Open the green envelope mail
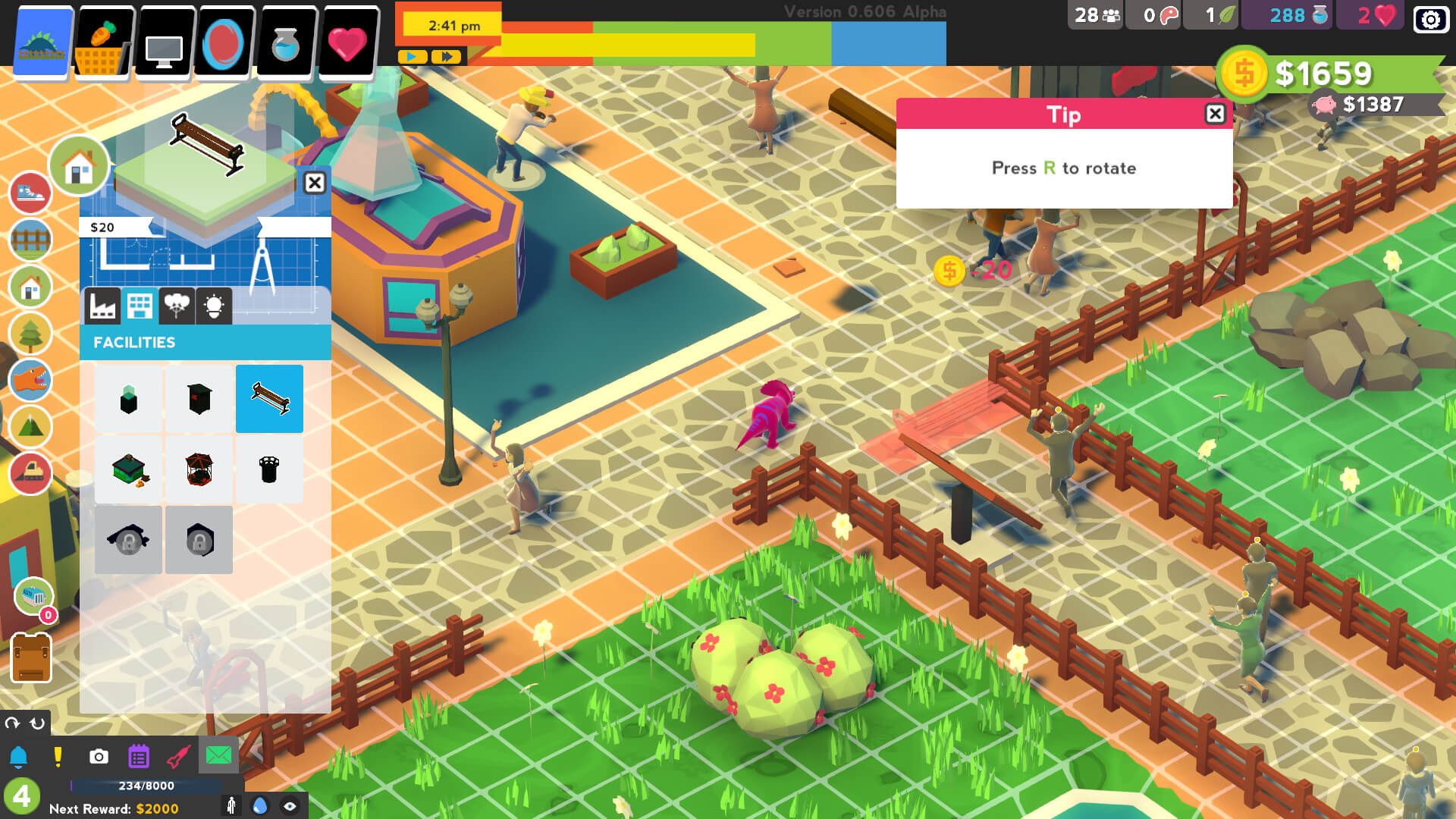 [218, 755]
